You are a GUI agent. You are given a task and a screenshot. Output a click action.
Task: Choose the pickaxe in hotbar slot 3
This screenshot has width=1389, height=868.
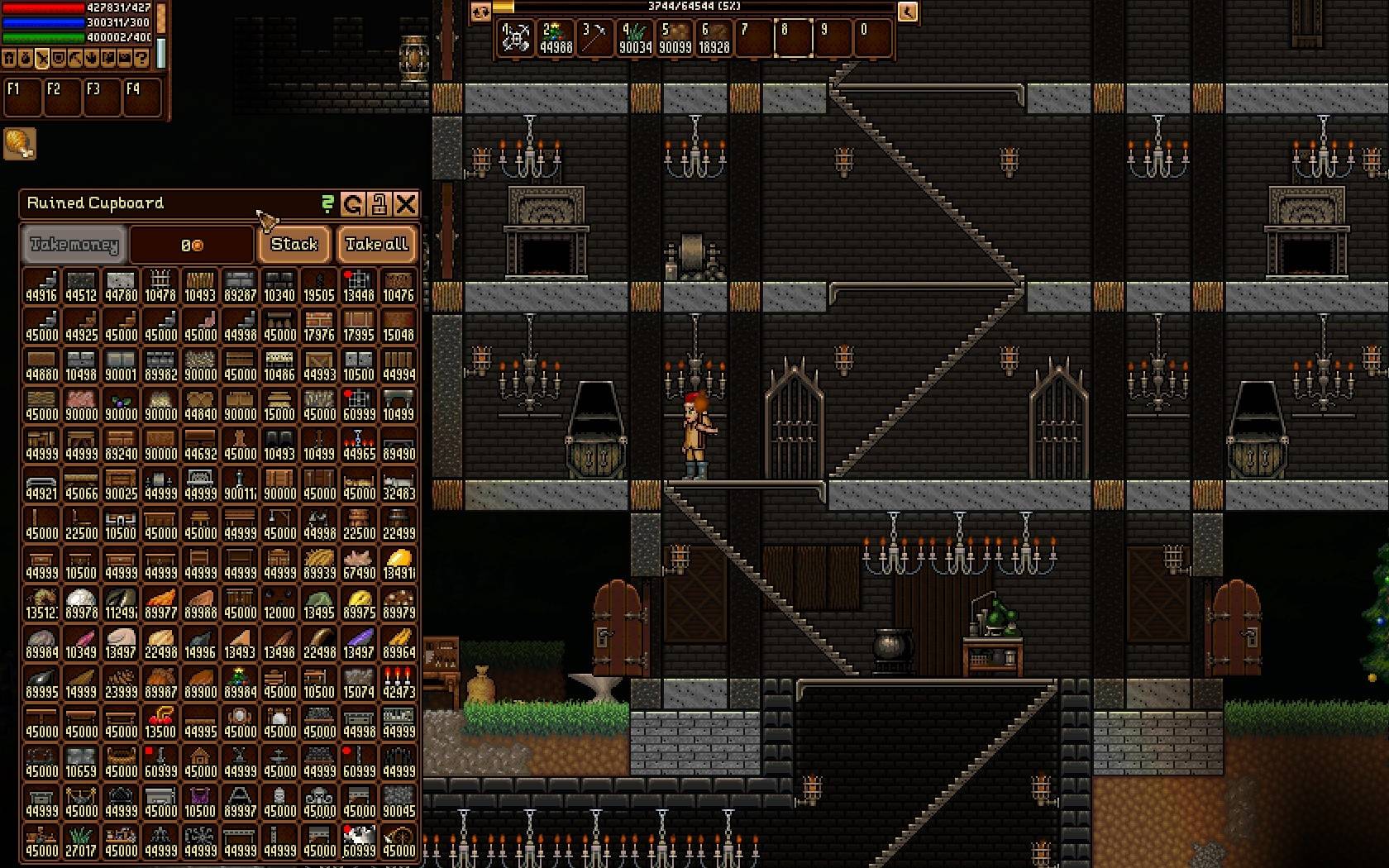tap(595, 38)
